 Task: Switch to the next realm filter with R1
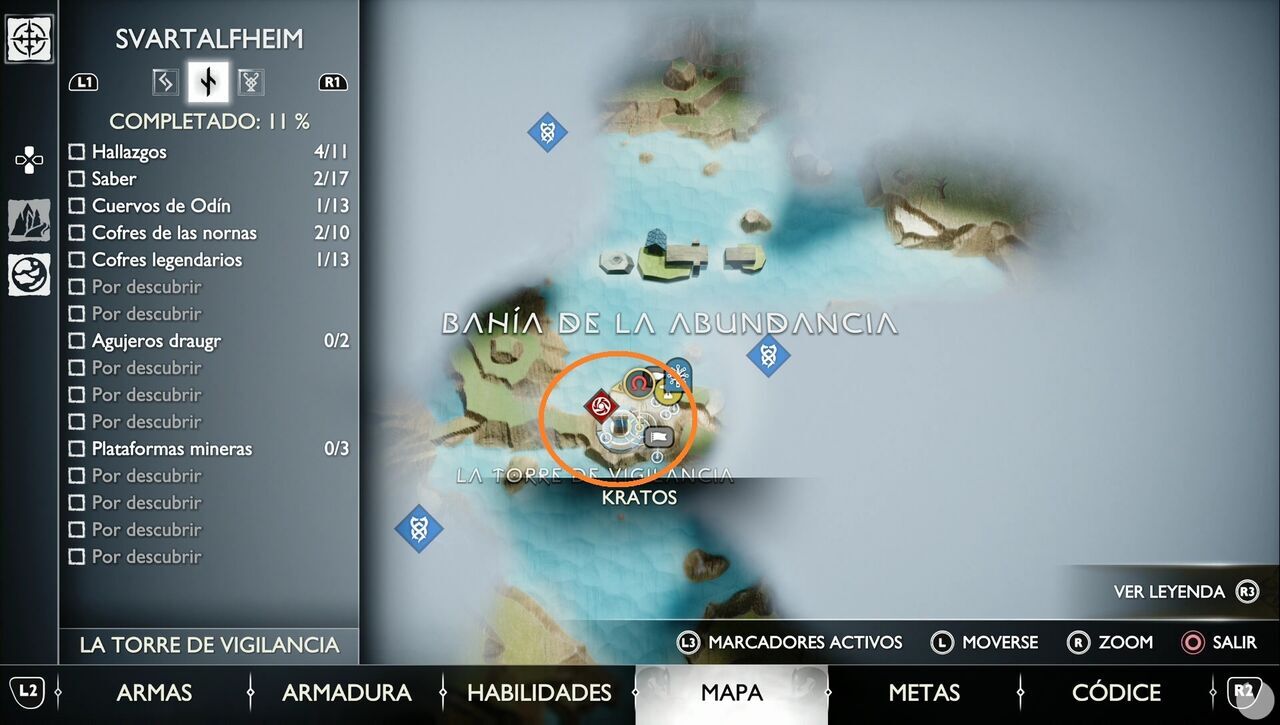(332, 82)
